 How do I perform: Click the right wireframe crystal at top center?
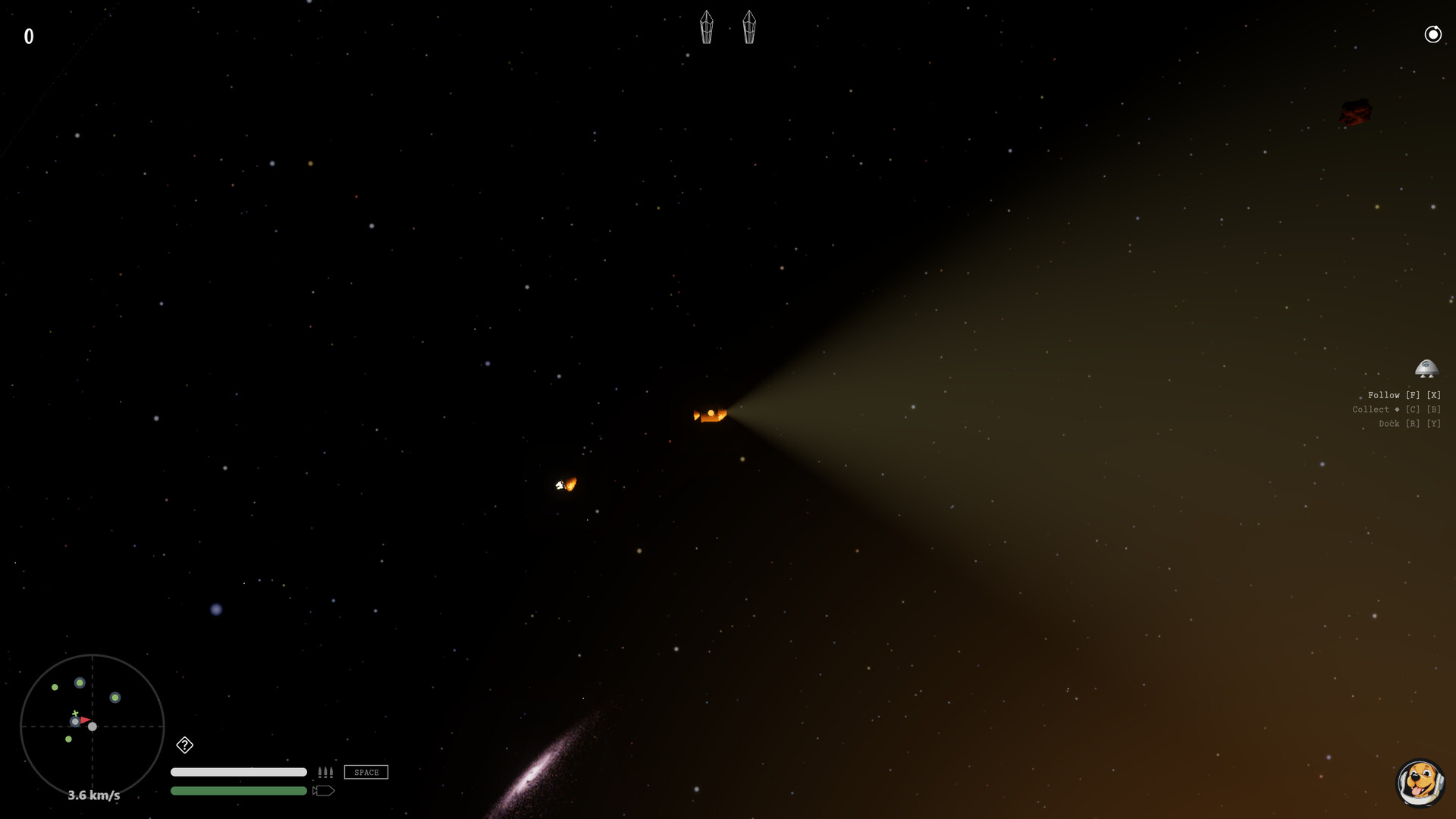749,27
